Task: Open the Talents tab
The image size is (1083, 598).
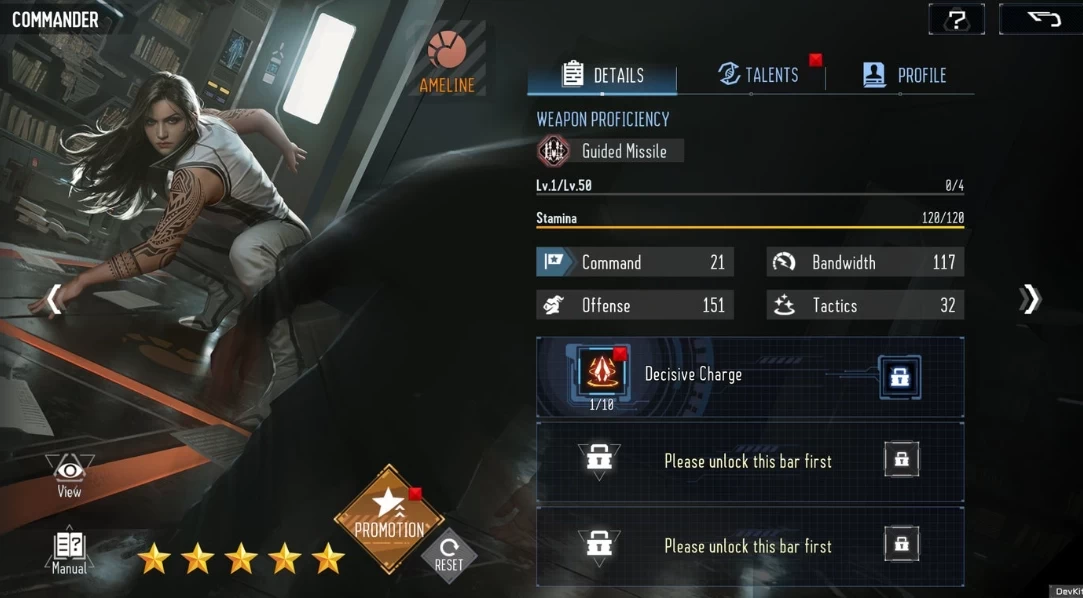Action: tap(759, 74)
